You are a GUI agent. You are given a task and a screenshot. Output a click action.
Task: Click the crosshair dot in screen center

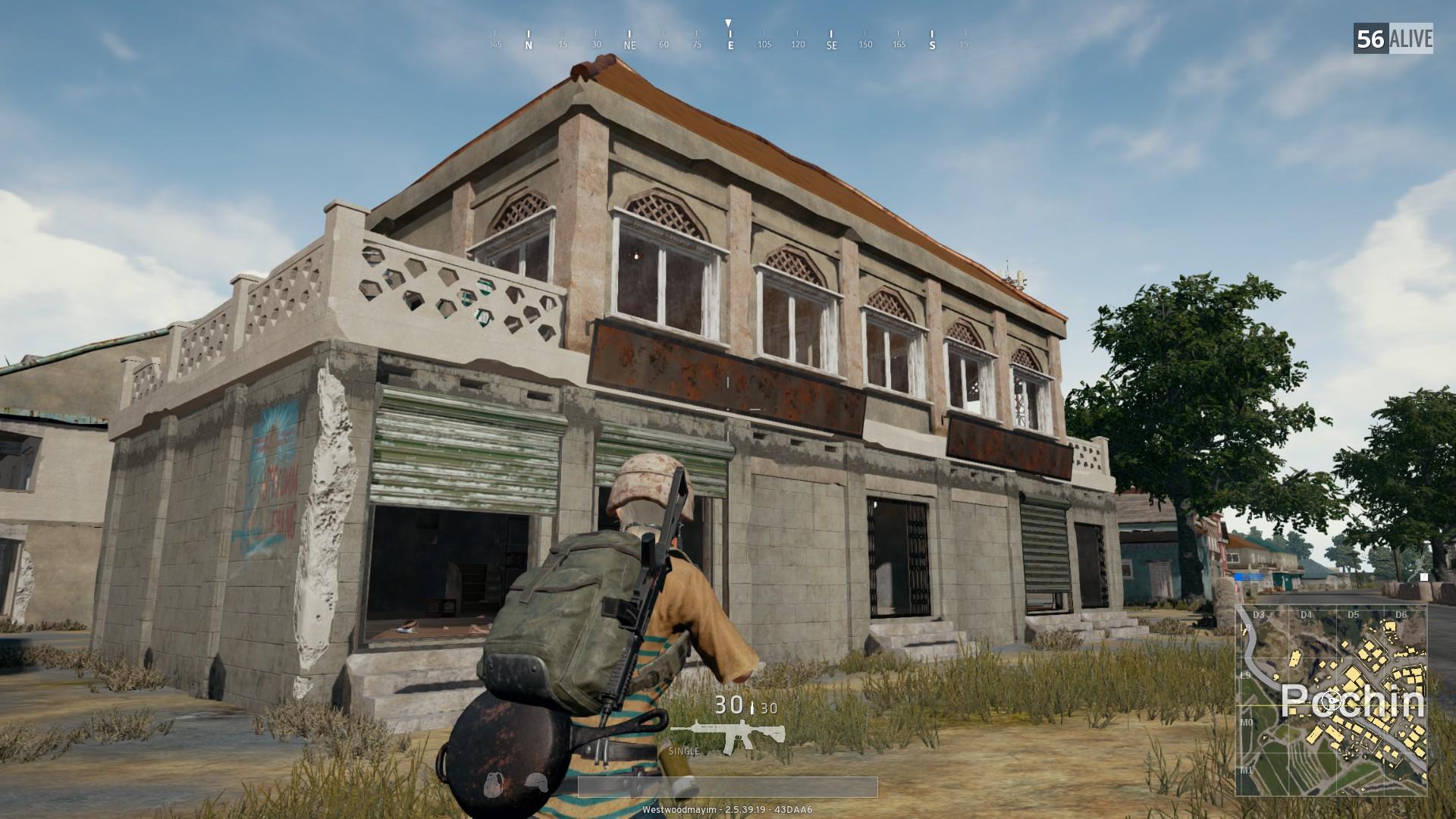click(x=728, y=409)
